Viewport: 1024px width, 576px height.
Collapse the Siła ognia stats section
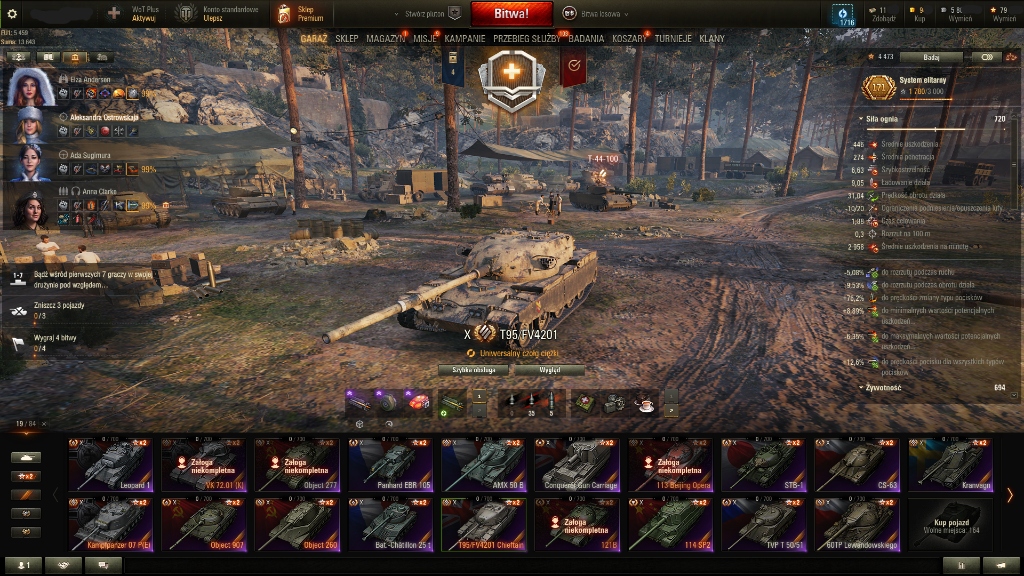click(863, 118)
